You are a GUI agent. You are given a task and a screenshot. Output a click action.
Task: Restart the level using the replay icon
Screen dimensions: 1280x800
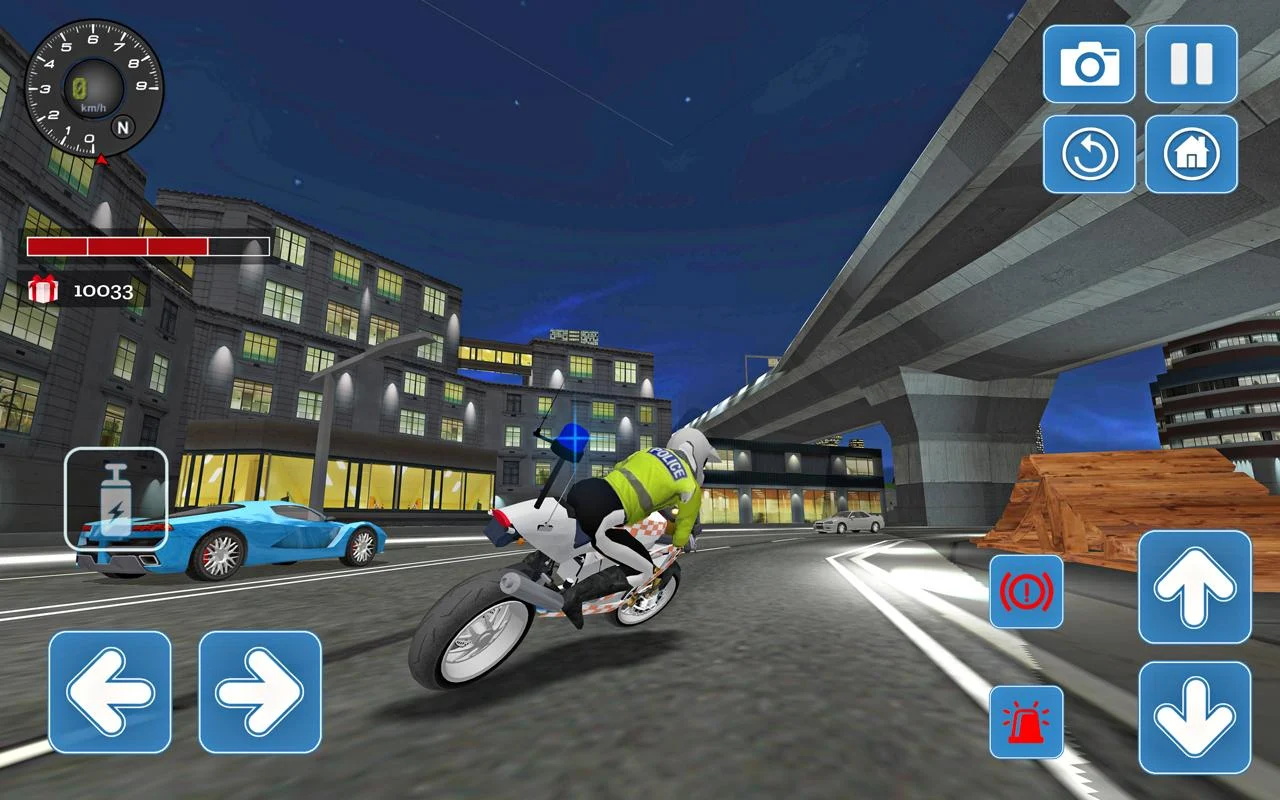point(1090,155)
